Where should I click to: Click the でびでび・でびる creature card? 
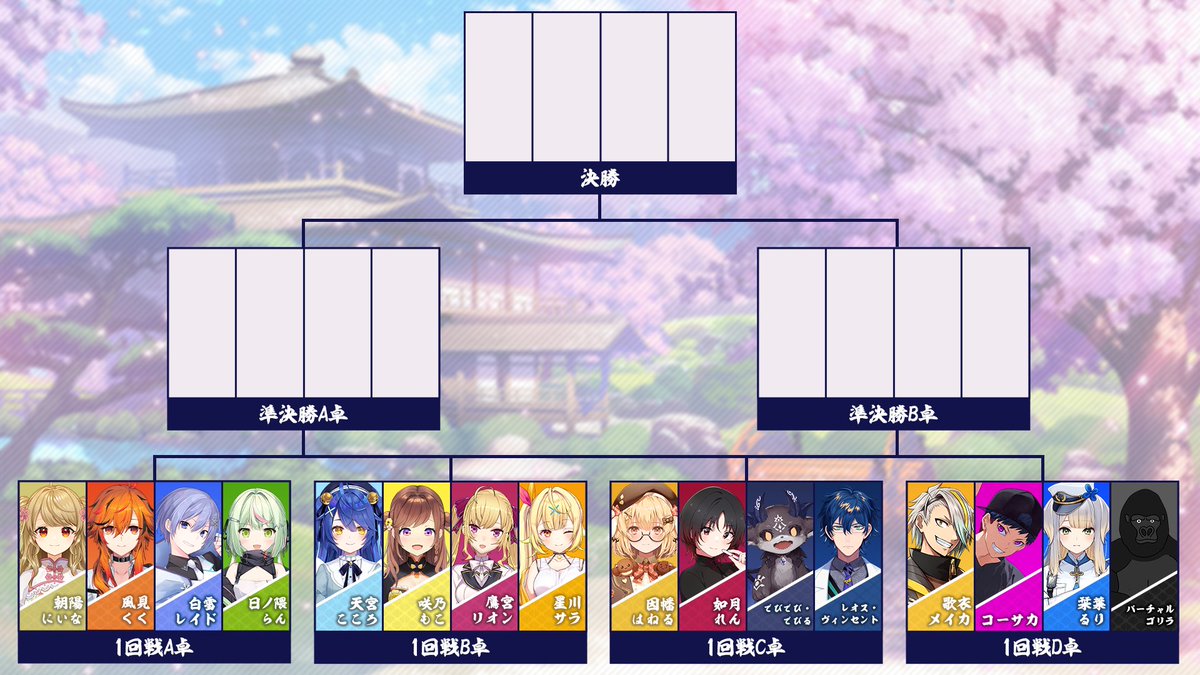click(x=780, y=555)
